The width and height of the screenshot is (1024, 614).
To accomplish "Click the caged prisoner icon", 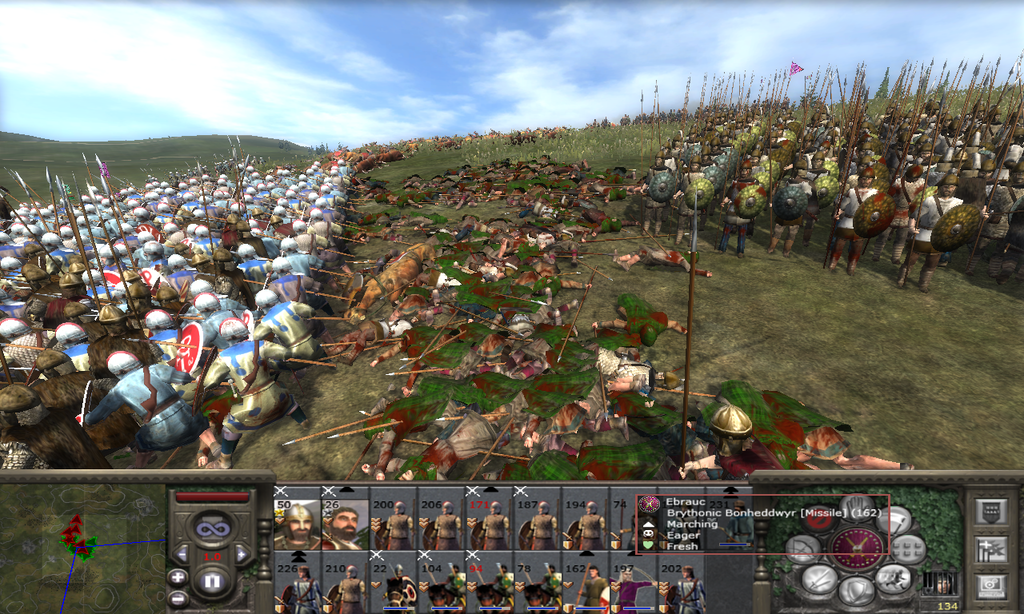I will (x=941, y=583).
